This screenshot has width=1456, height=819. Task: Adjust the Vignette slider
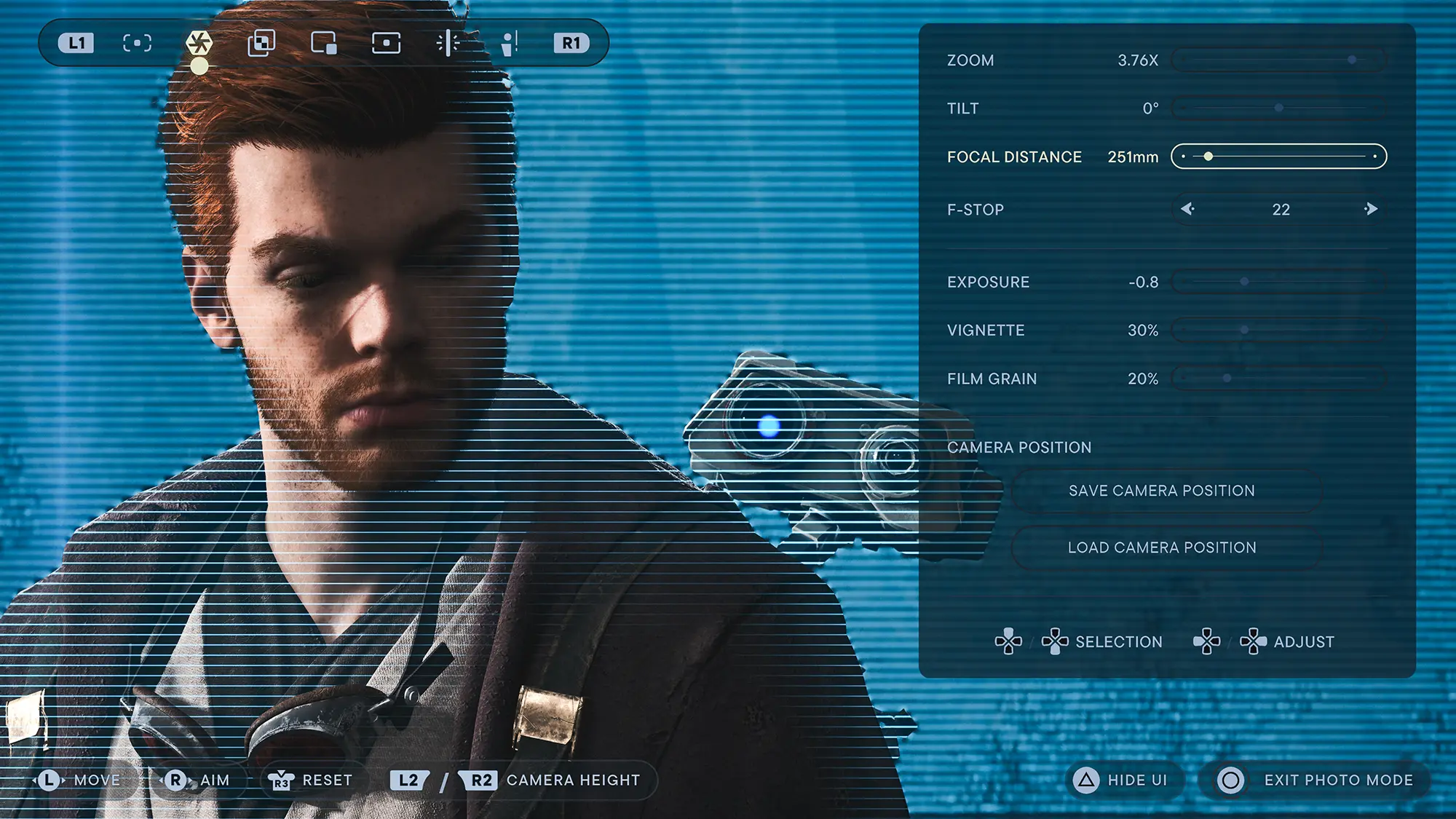pyautogui.click(x=1278, y=331)
